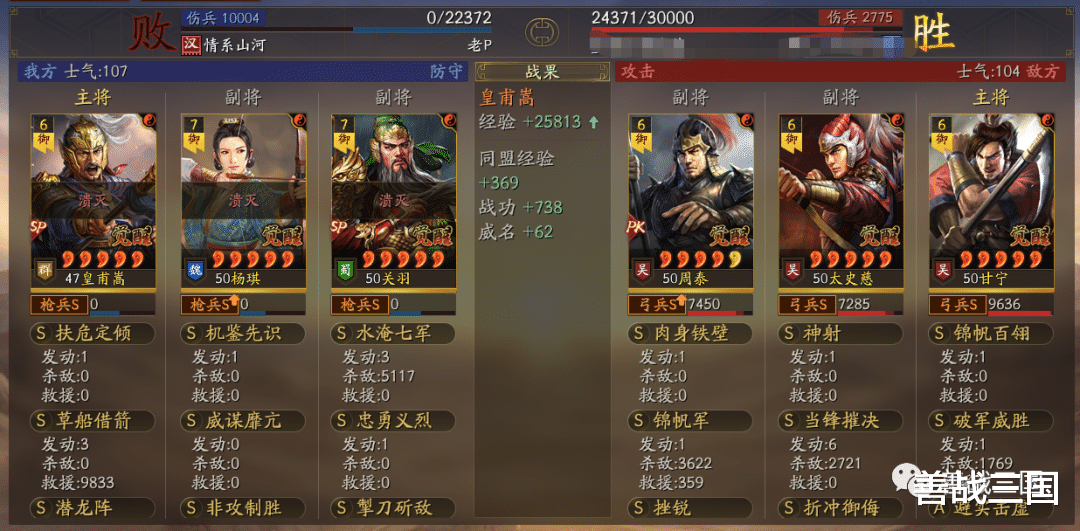Select the 皇甫嵩 general portrait card

click(x=92, y=200)
